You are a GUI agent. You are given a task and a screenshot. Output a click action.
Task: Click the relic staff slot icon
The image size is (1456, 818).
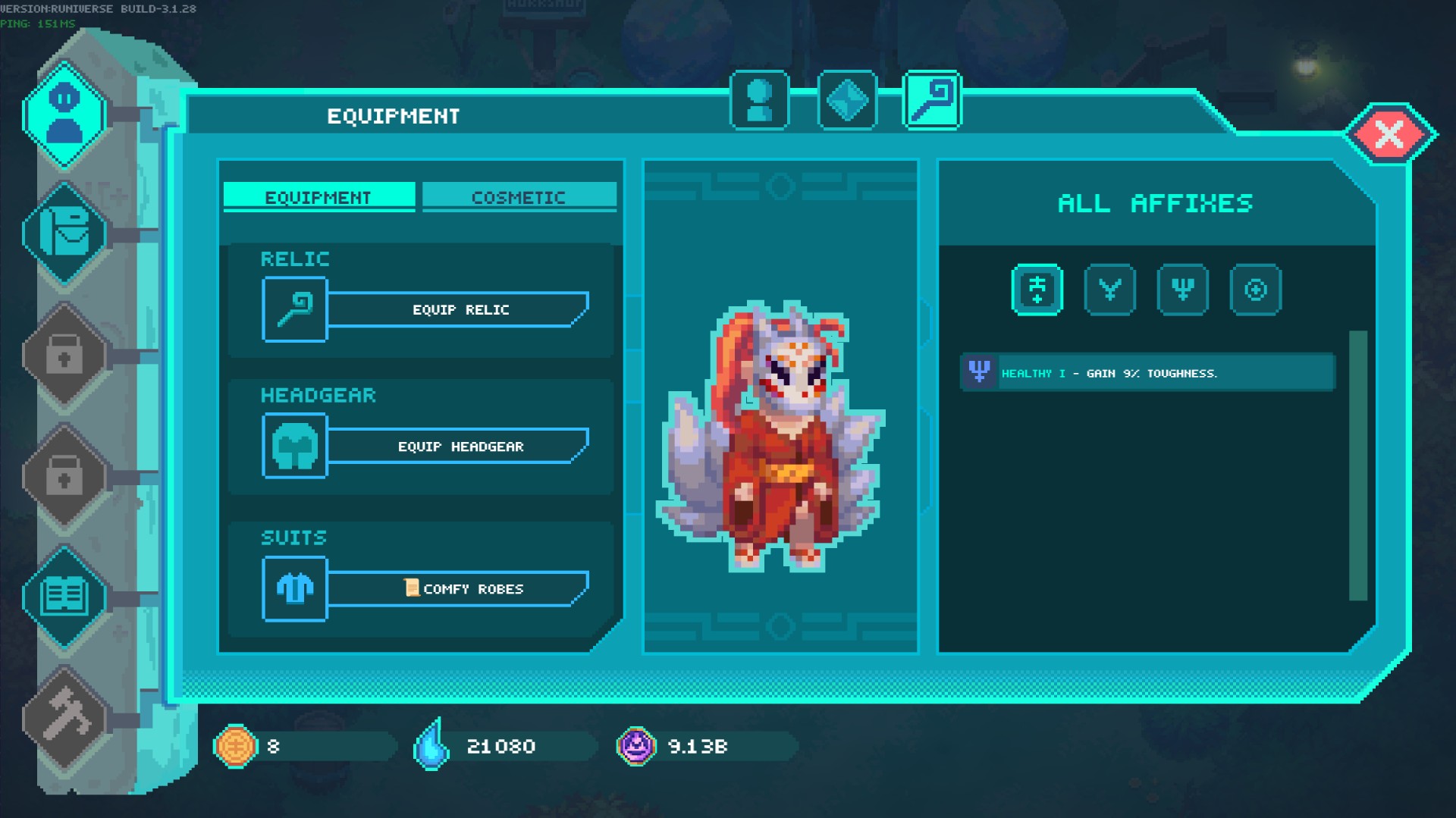tap(294, 309)
